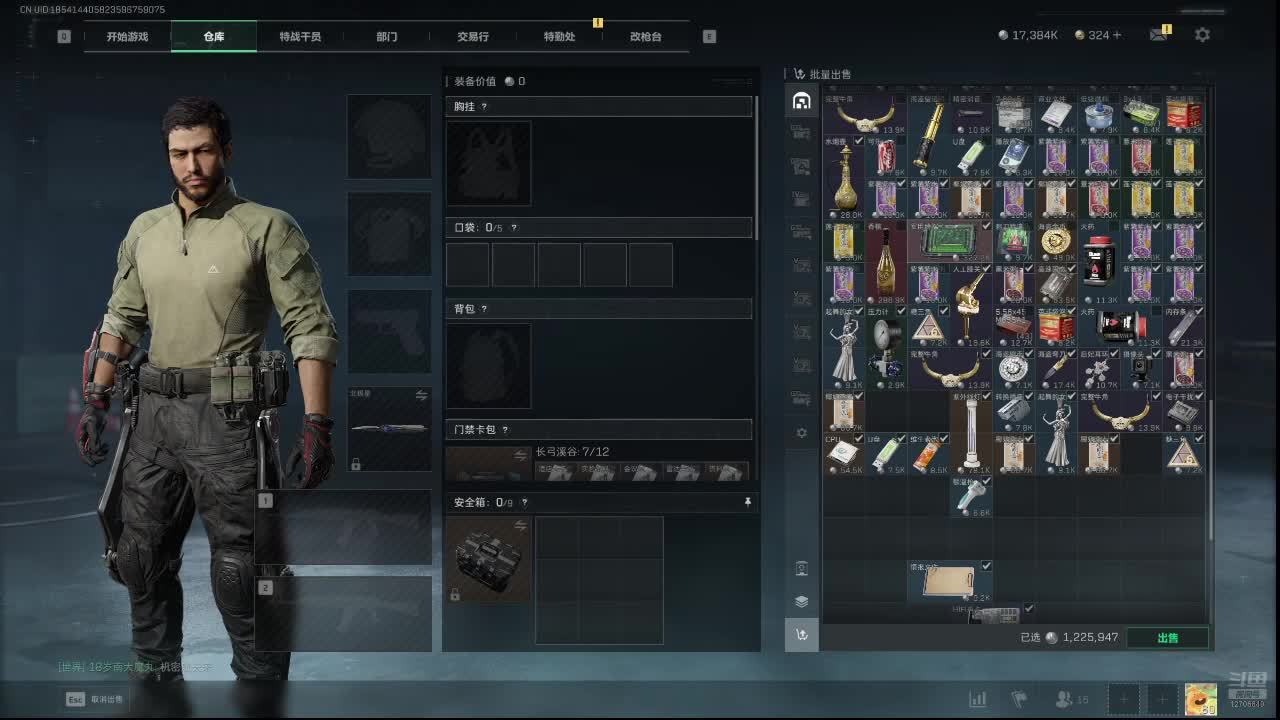Select the CPU item in the stash
The height and width of the screenshot is (720, 1280).
[843, 454]
